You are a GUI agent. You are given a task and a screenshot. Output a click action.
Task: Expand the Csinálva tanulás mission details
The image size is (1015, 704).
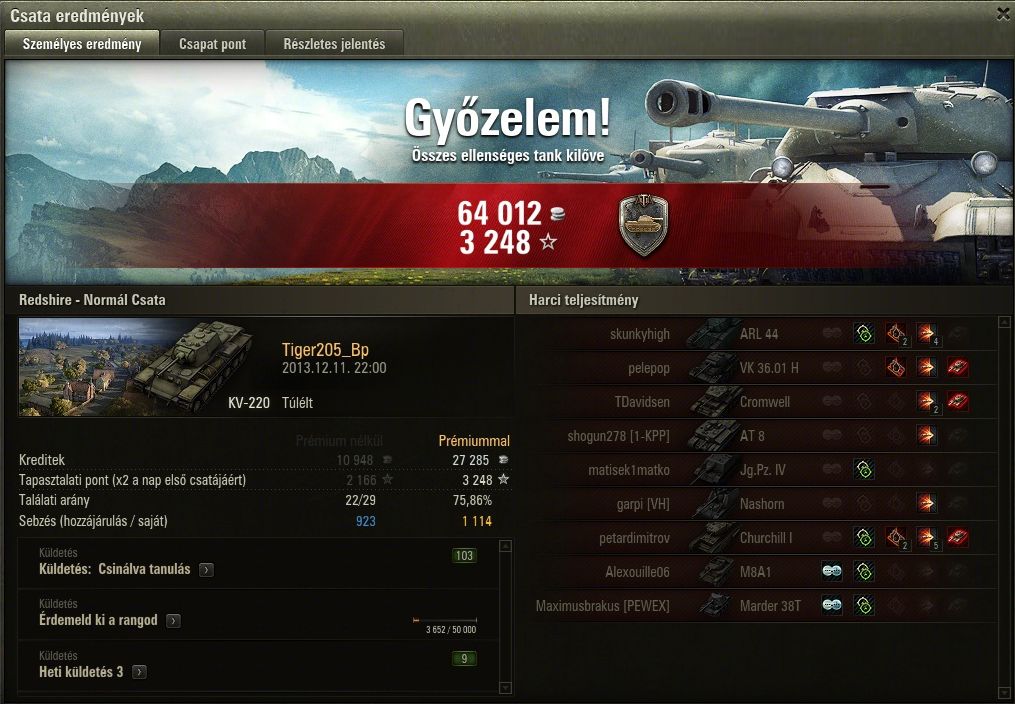pyautogui.click(x=206, y=570)
